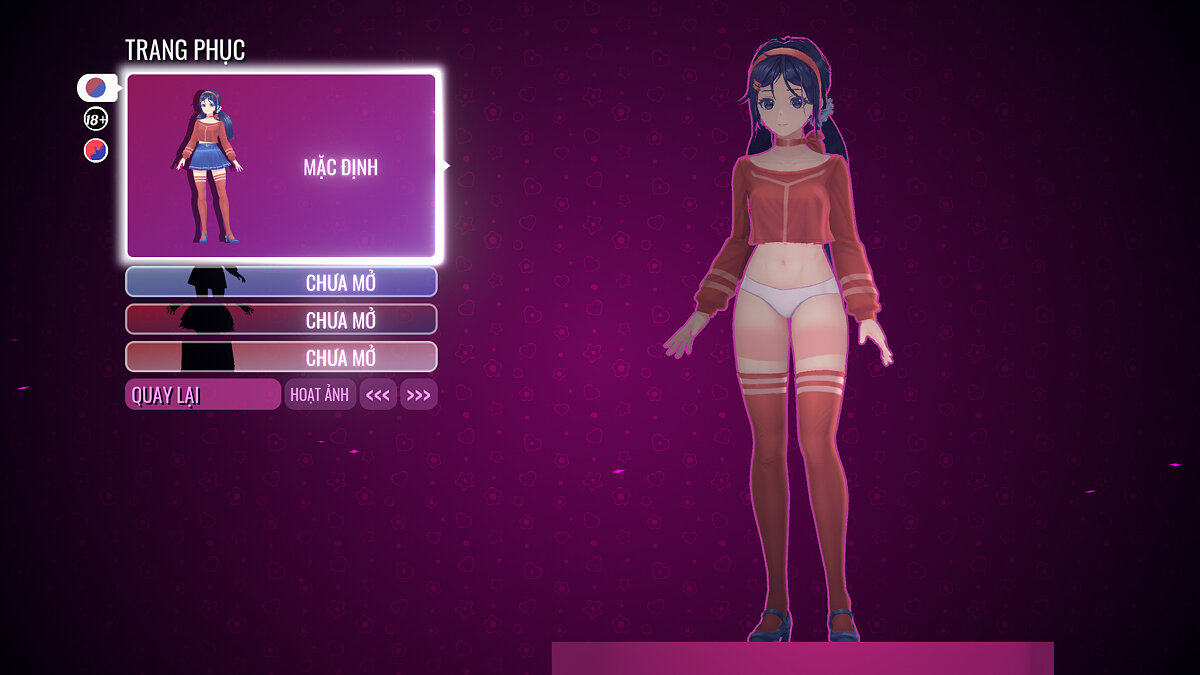Click the blue Chưa Mở locked costume row

click(x=281, y=282)
